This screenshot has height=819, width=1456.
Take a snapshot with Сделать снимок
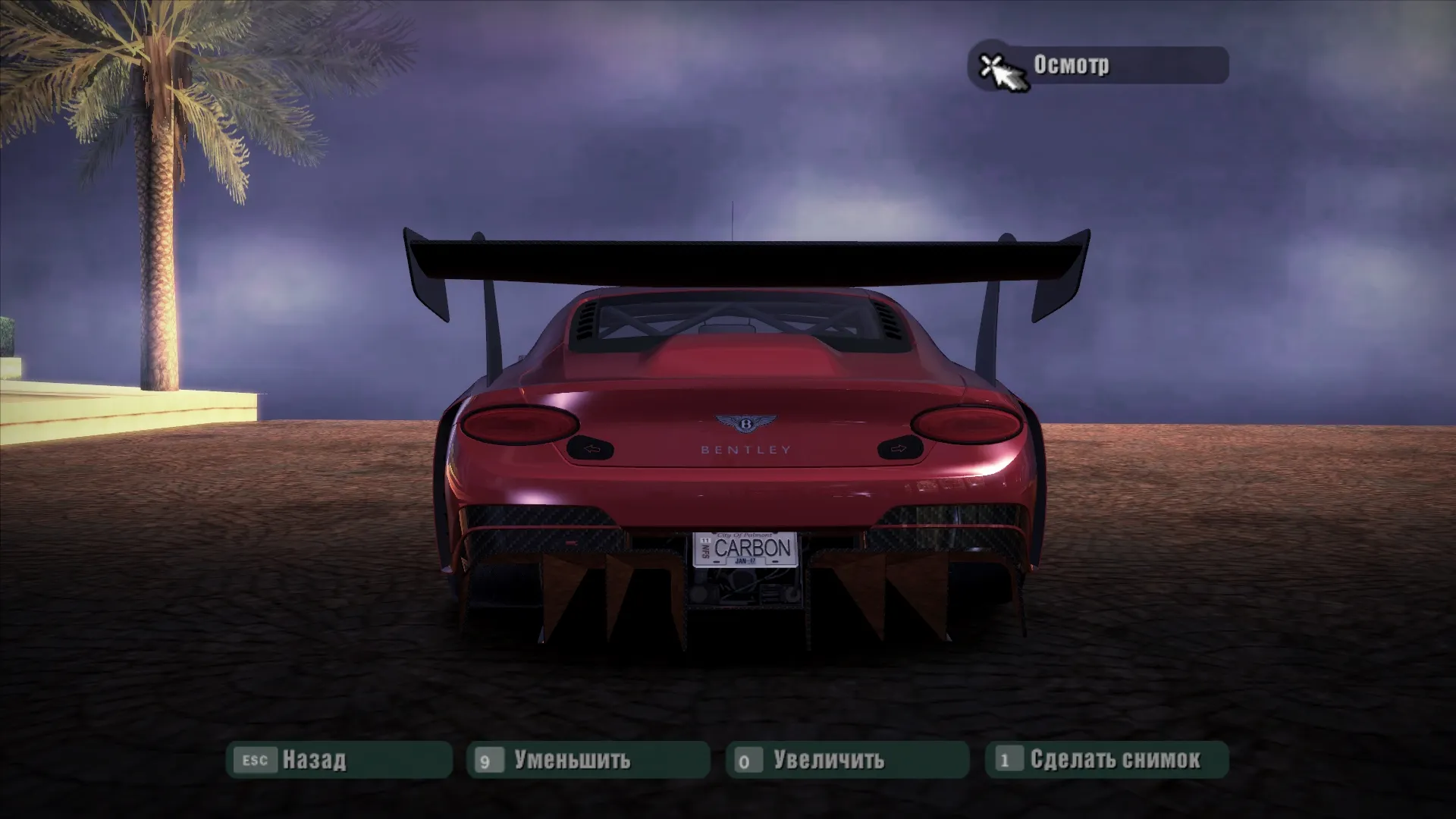[x=1106, y=759]
